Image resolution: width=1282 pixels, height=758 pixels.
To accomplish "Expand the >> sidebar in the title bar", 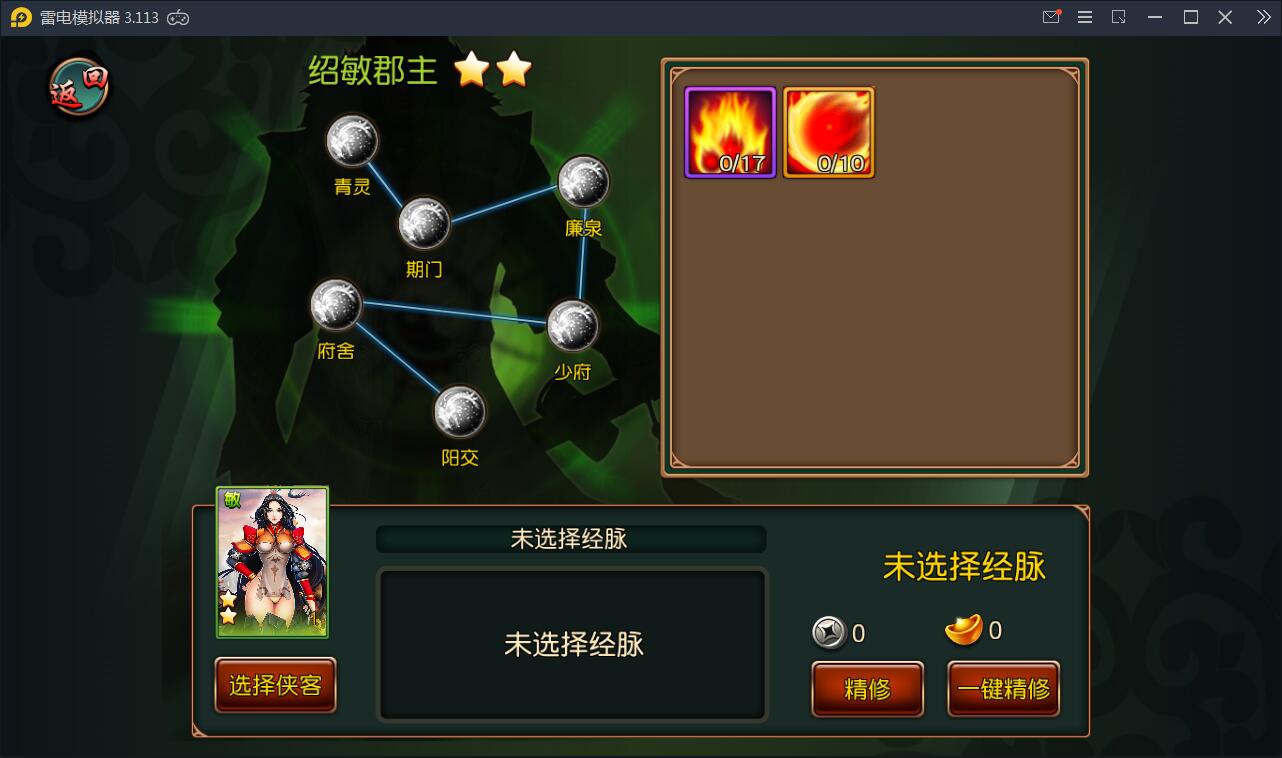I will pyautogui.click(x=1262, y=16).
